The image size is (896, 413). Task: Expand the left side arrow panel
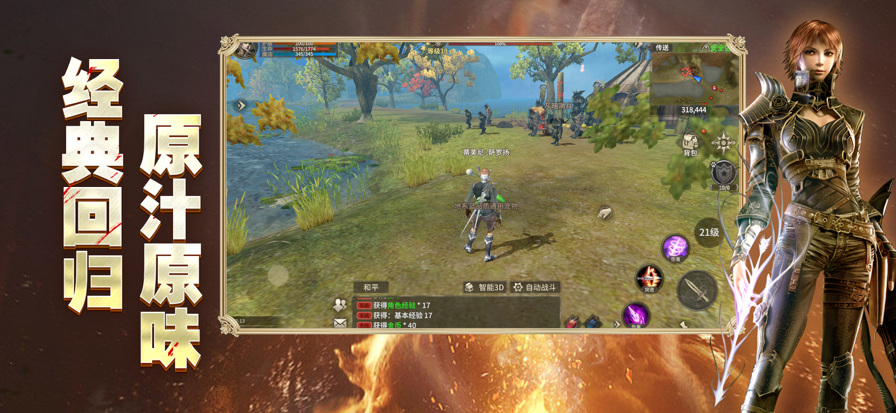pyautogui.click(x=241, y=105)
